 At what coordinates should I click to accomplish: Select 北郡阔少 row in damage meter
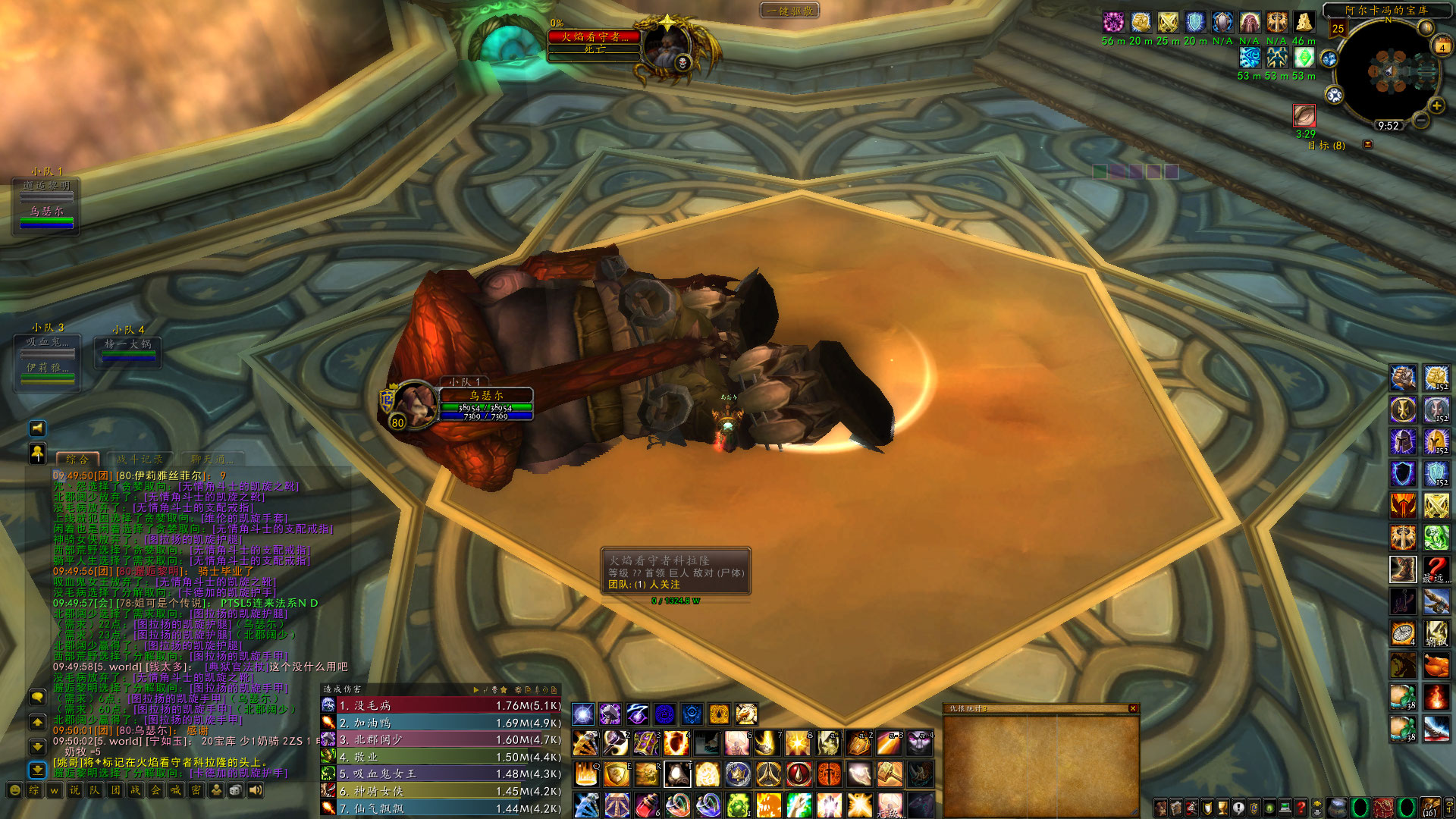click(440, 739)
